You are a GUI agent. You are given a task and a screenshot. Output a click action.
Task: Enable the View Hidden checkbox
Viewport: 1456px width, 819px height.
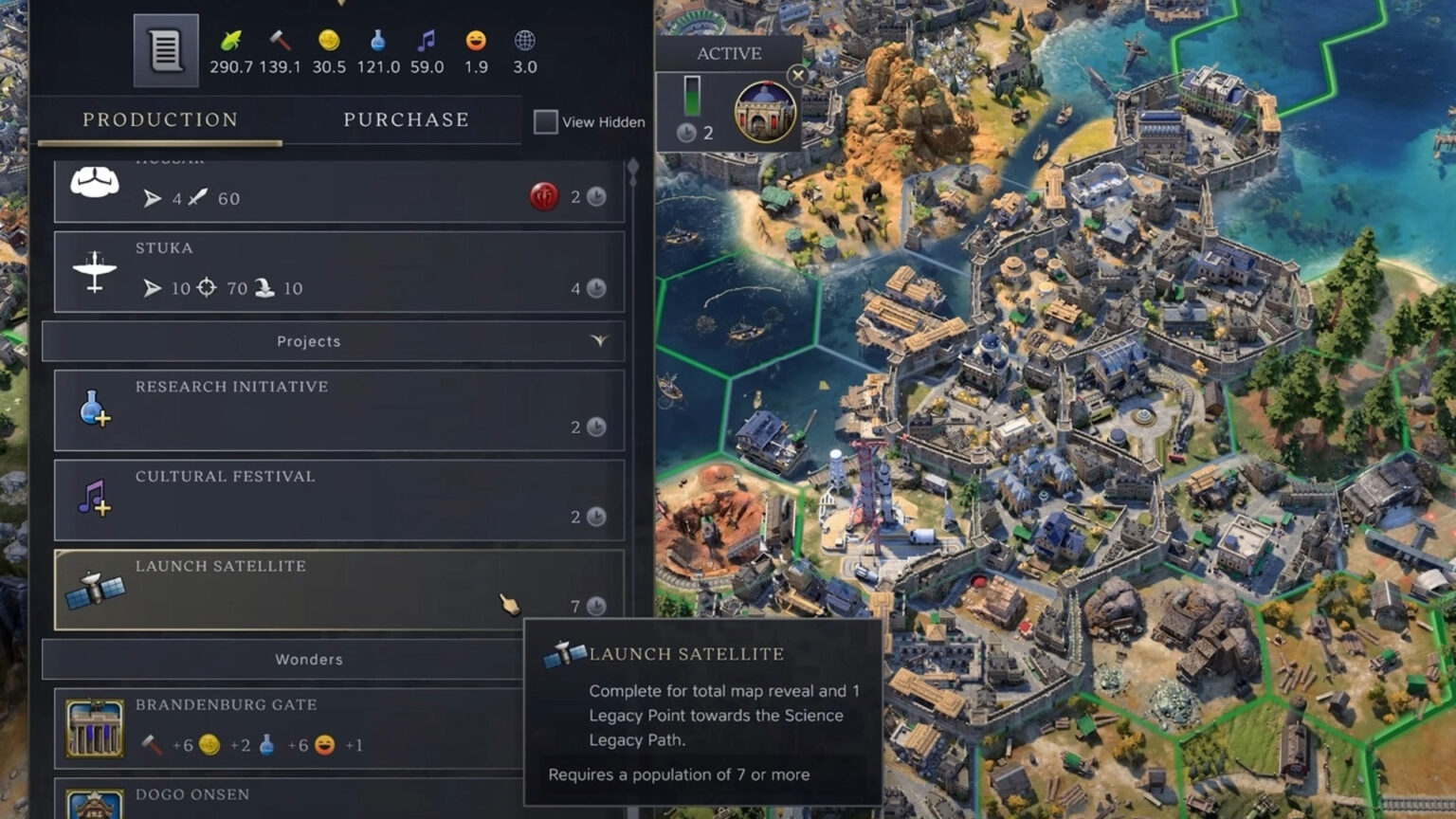click(545, 121)
